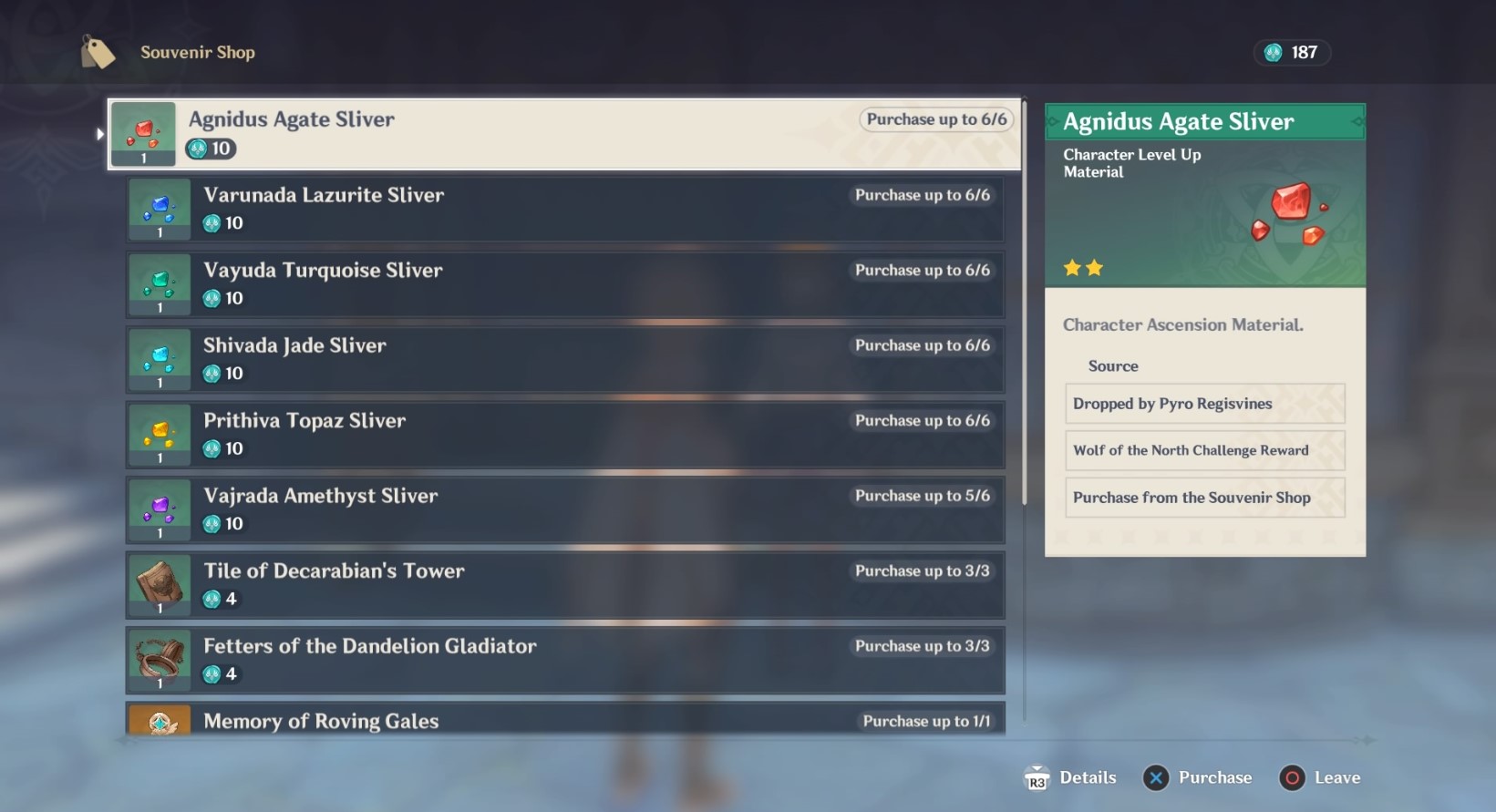Image resolution: width=1496 pixels, height=812 pixels.
Task: Purchase the selected item
Action: point(1198,777)
